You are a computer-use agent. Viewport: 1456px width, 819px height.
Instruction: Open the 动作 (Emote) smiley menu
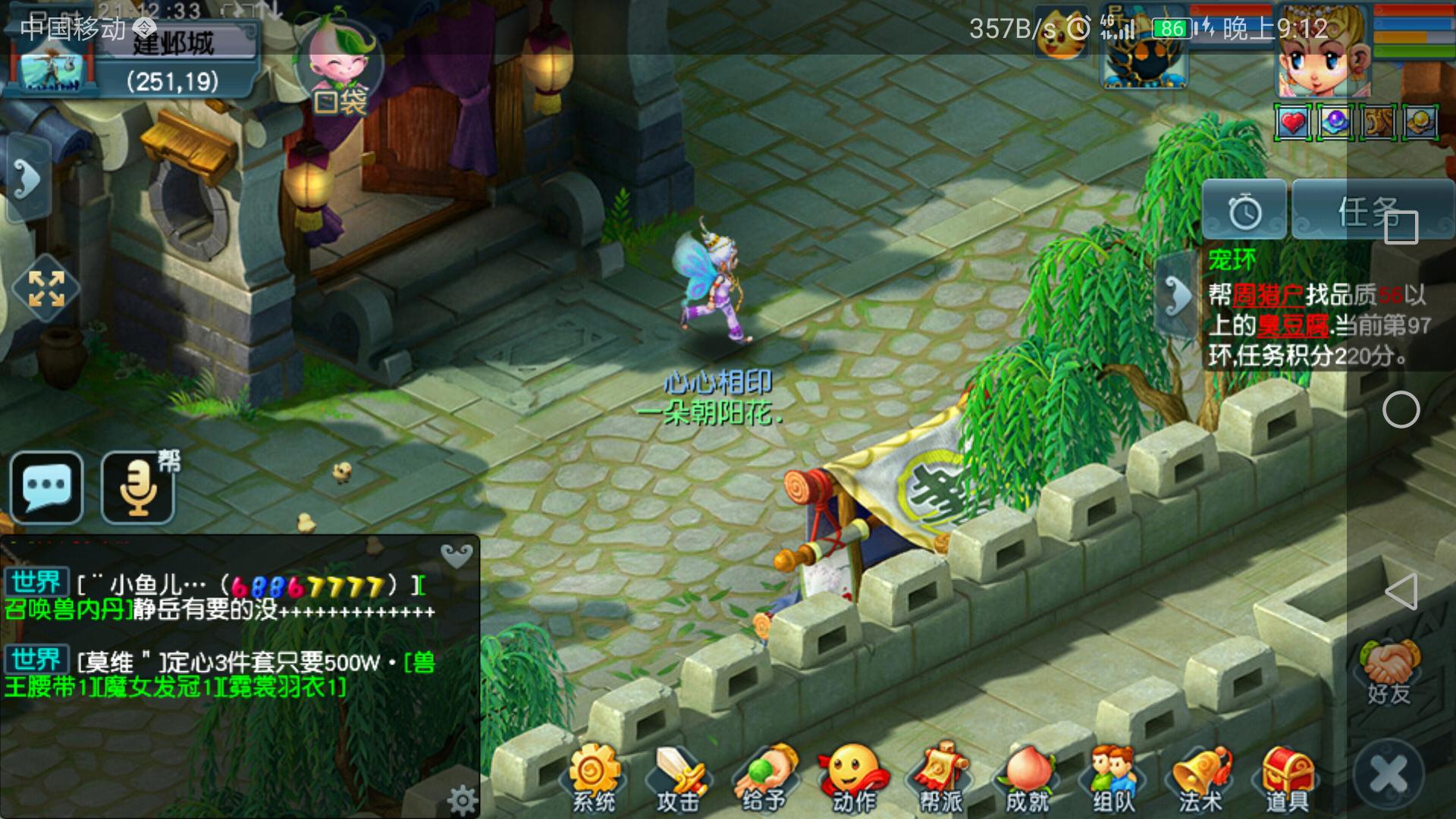(854, 777)
